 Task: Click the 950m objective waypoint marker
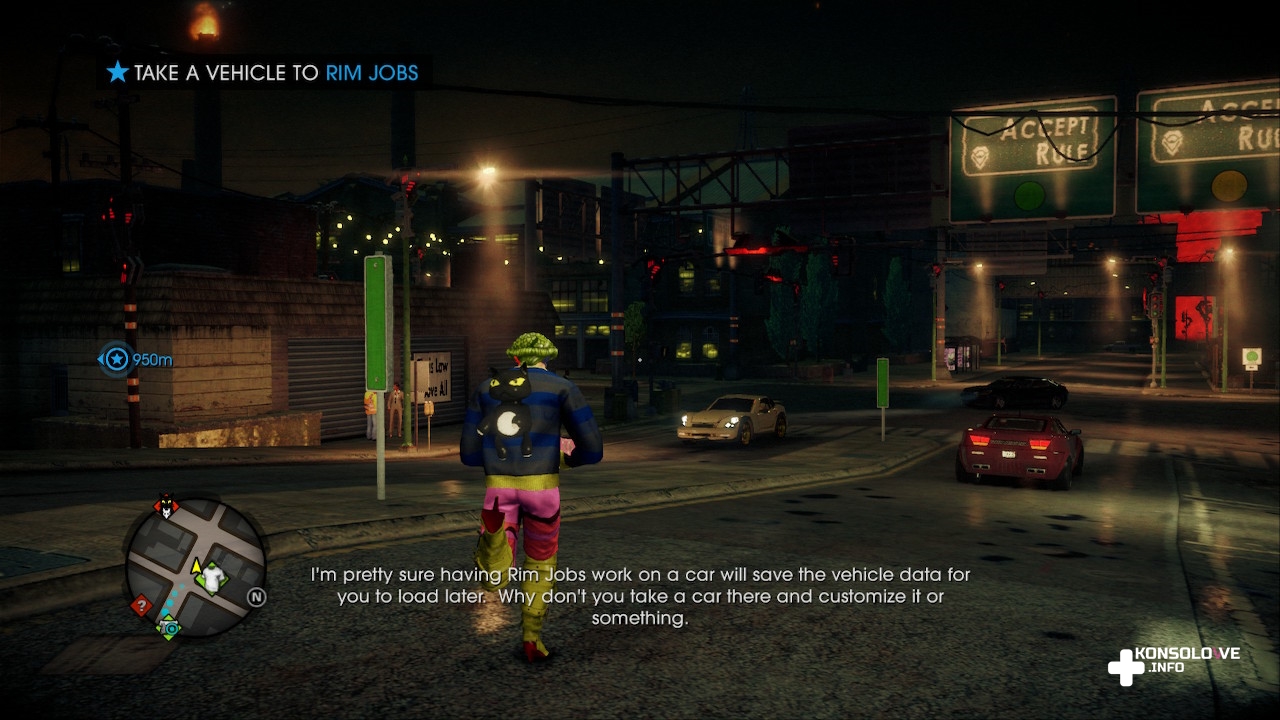coord(117,359)
